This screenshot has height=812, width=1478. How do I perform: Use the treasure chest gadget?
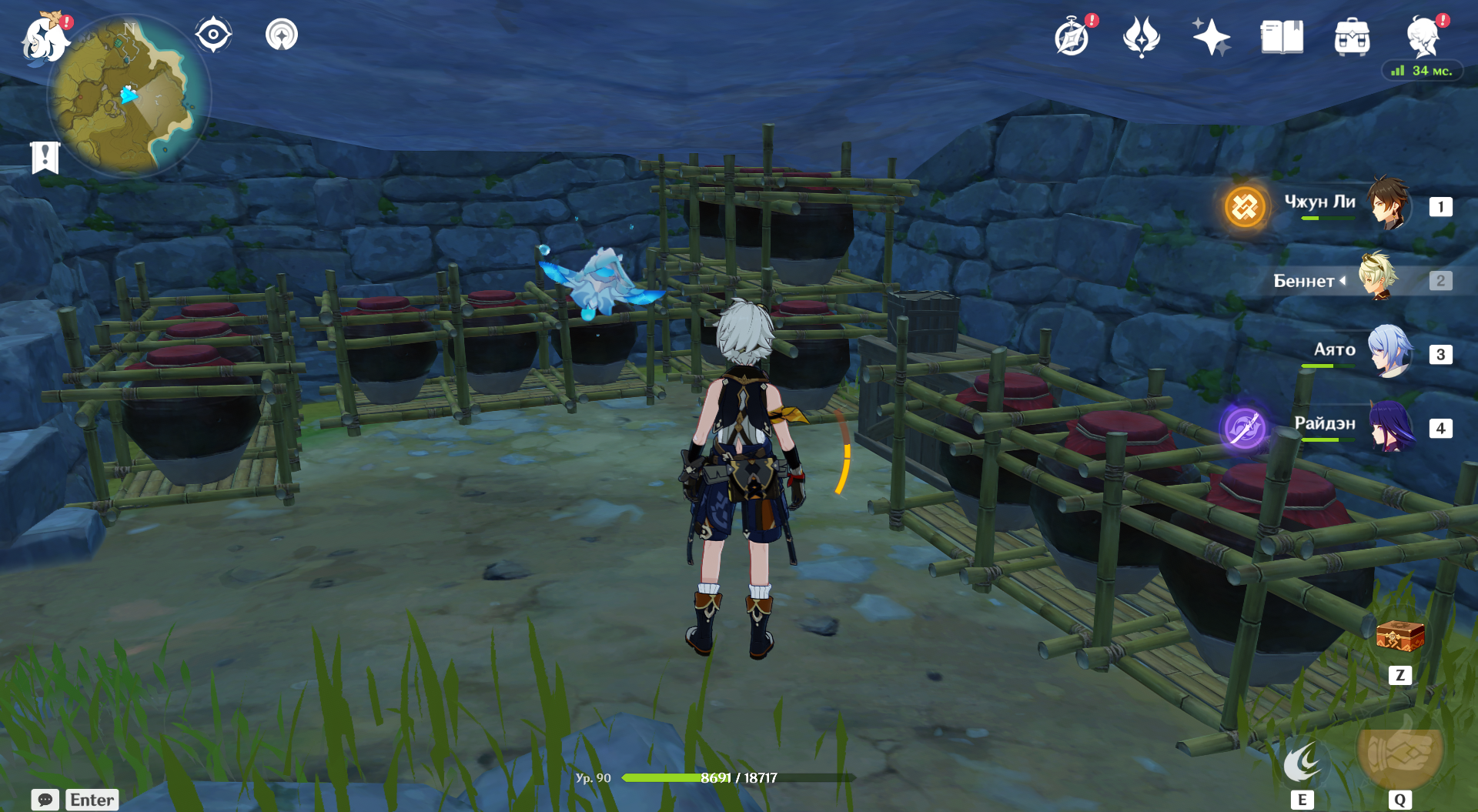point(1399,638)
